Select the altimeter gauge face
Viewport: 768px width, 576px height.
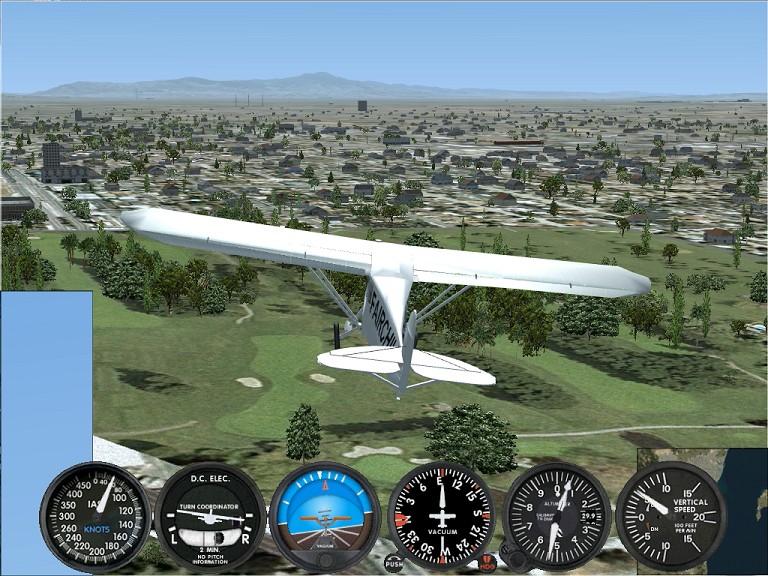tap(557, 516)
